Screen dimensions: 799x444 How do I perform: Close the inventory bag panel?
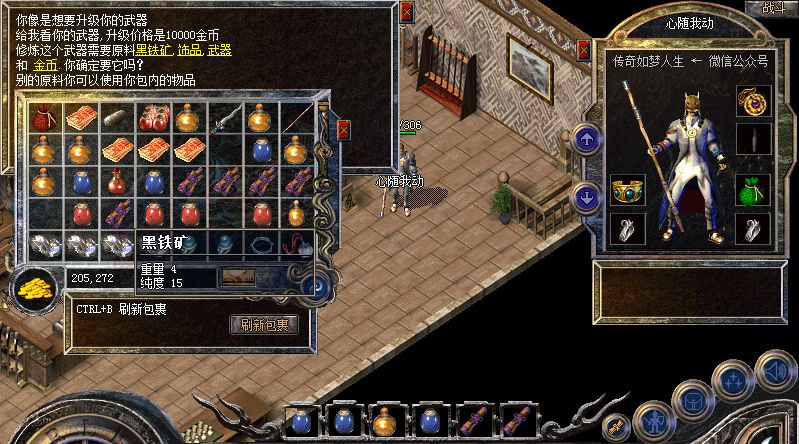(x=344, y=130)
